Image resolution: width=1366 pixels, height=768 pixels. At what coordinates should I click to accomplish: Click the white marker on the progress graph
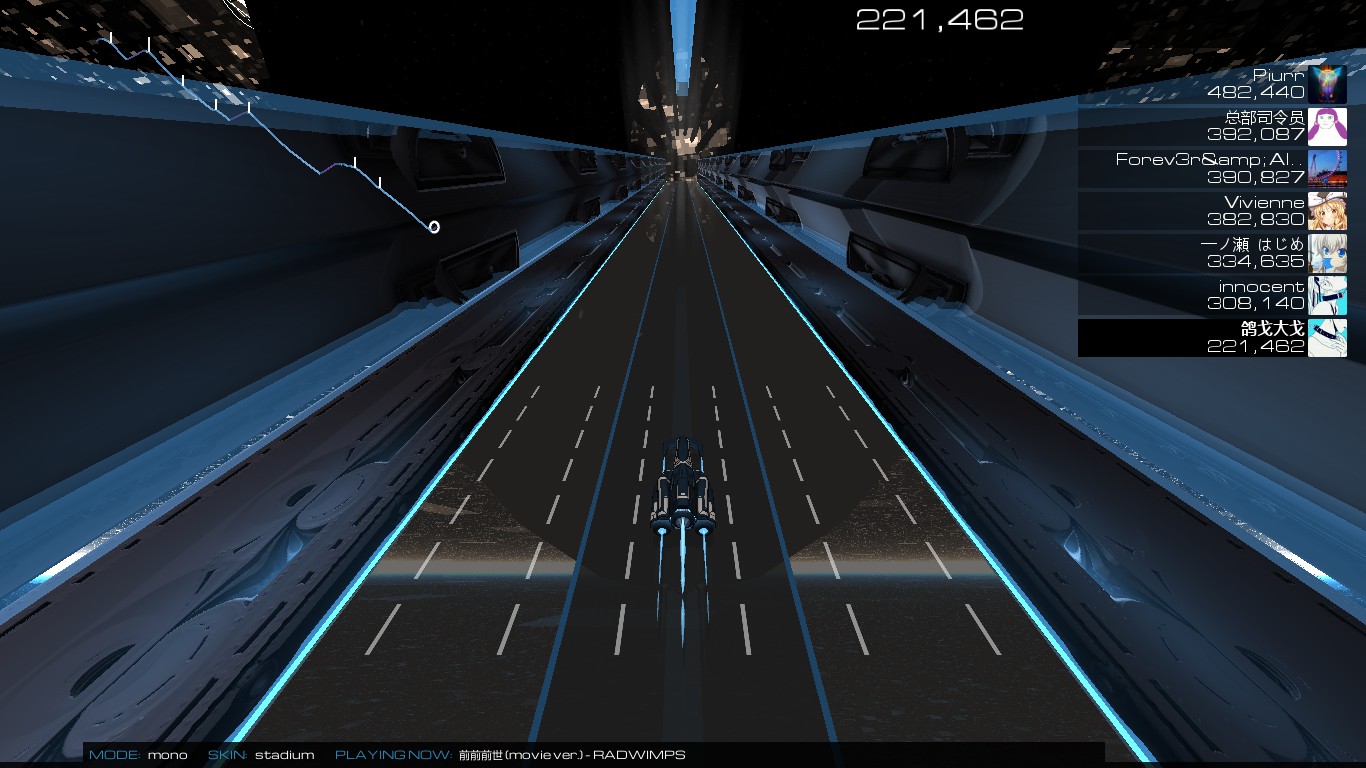pos(434,226)
